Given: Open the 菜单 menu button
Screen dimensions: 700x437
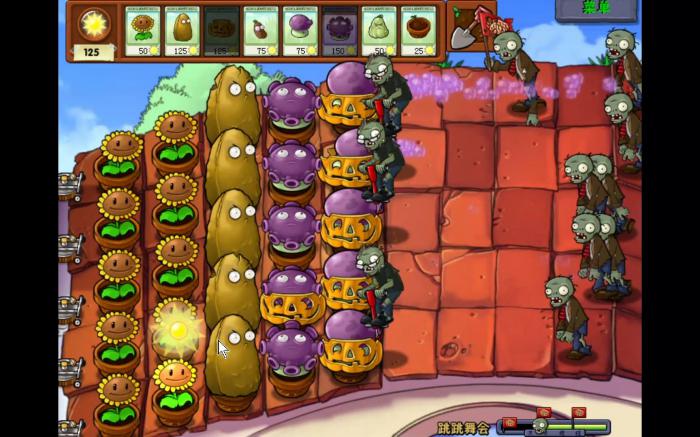Looking at the screenshot, I should click(596, 9).
